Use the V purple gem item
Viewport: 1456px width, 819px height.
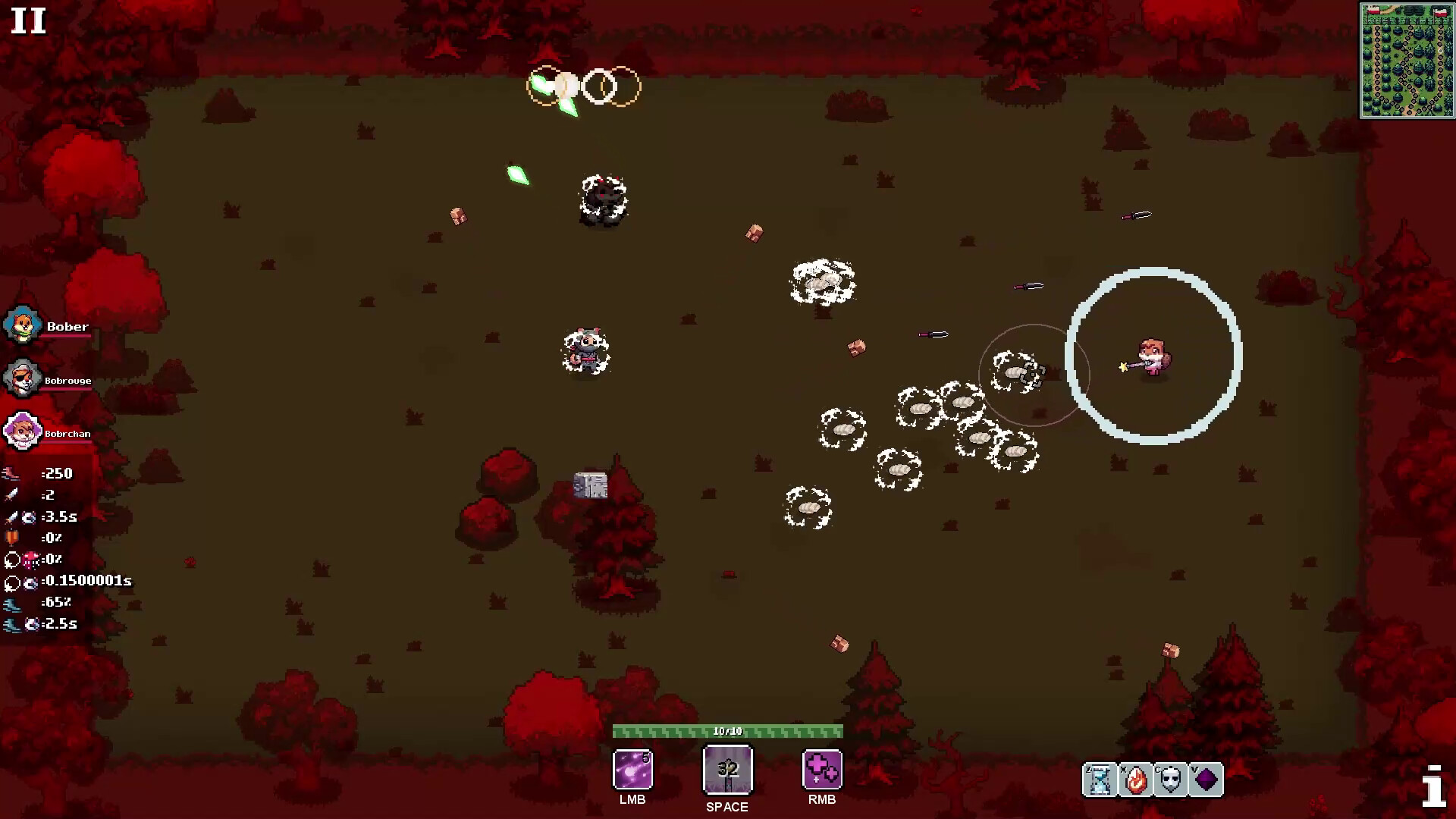(1204, 780)
